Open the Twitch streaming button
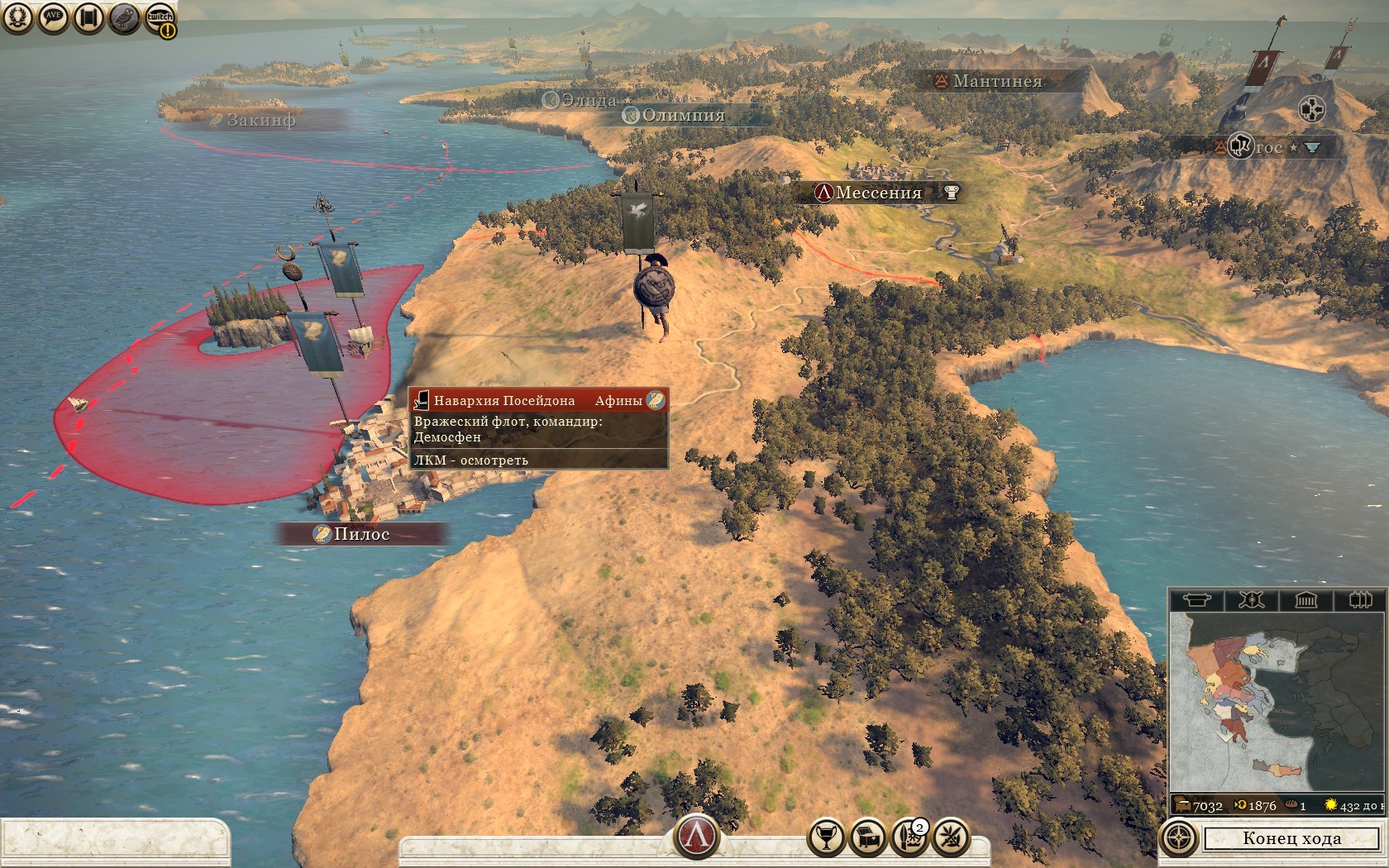 tap(160, 19)
